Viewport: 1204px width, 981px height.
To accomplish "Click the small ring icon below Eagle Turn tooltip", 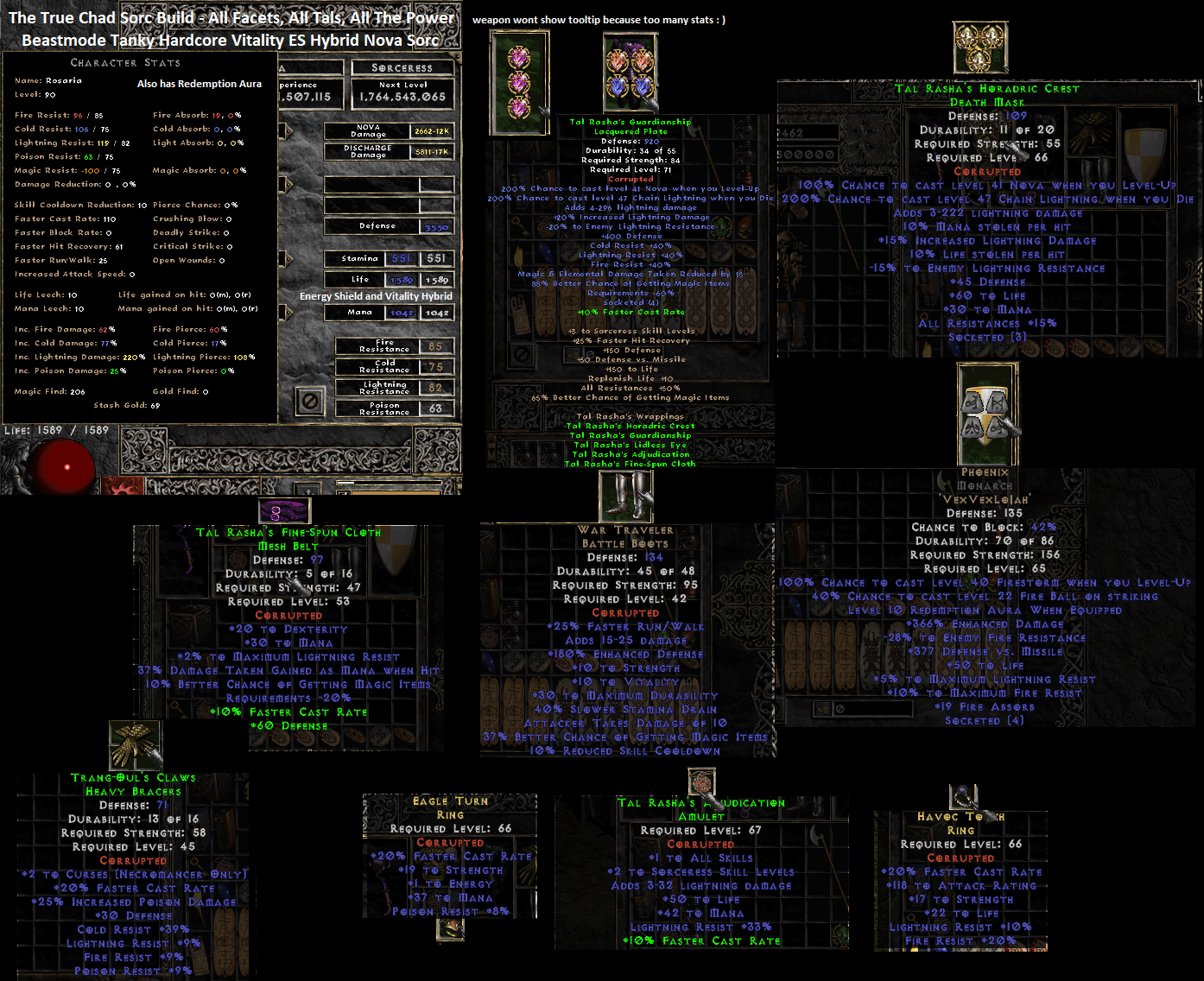I will (448, 930).
